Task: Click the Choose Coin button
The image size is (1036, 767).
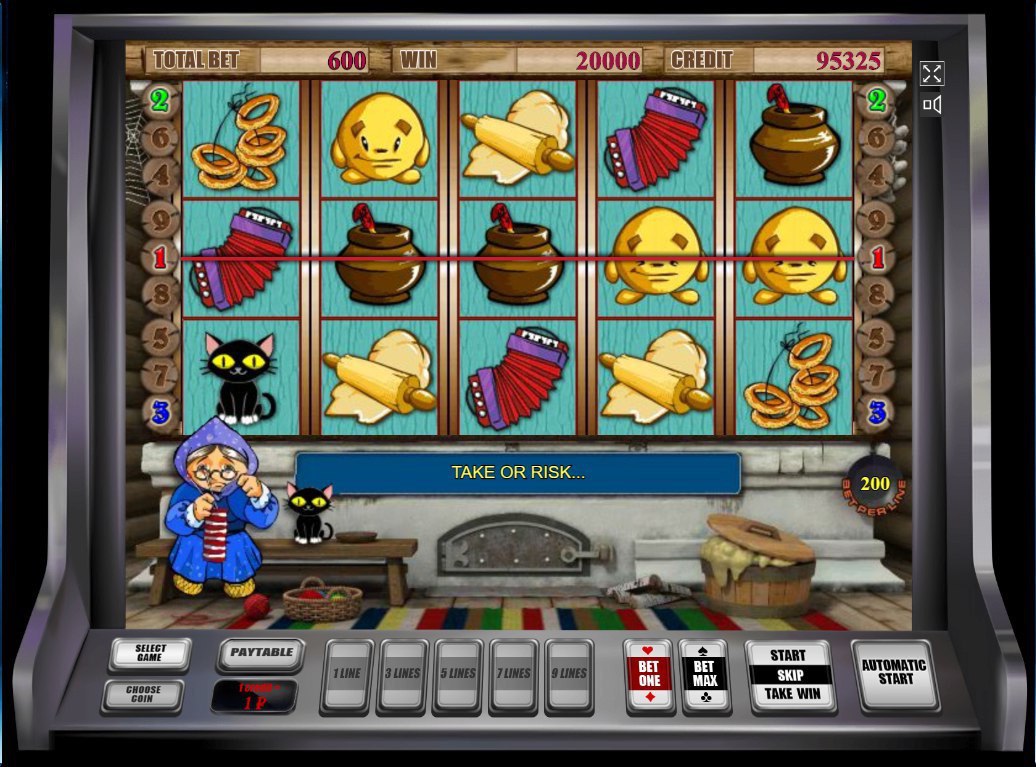Action: (x=143, y=694)
